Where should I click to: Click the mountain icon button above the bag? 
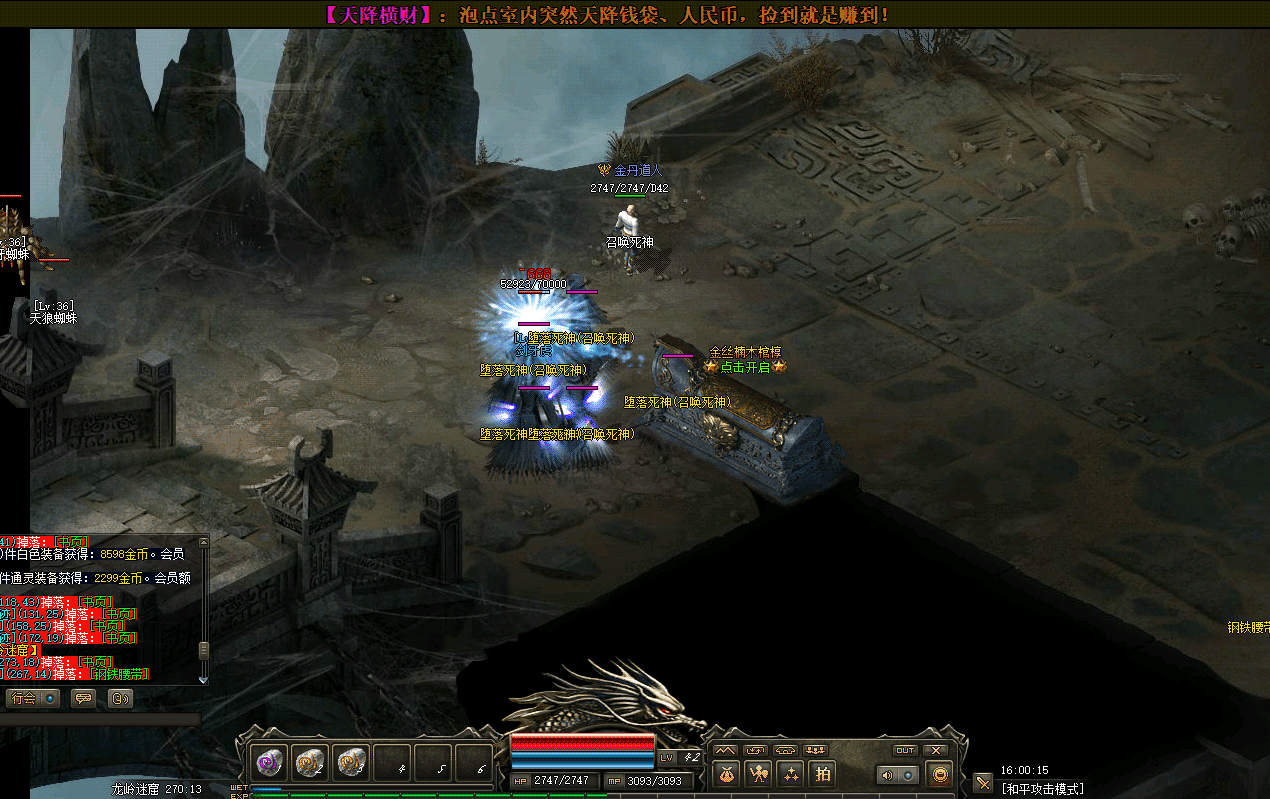(x=725, y=750)
